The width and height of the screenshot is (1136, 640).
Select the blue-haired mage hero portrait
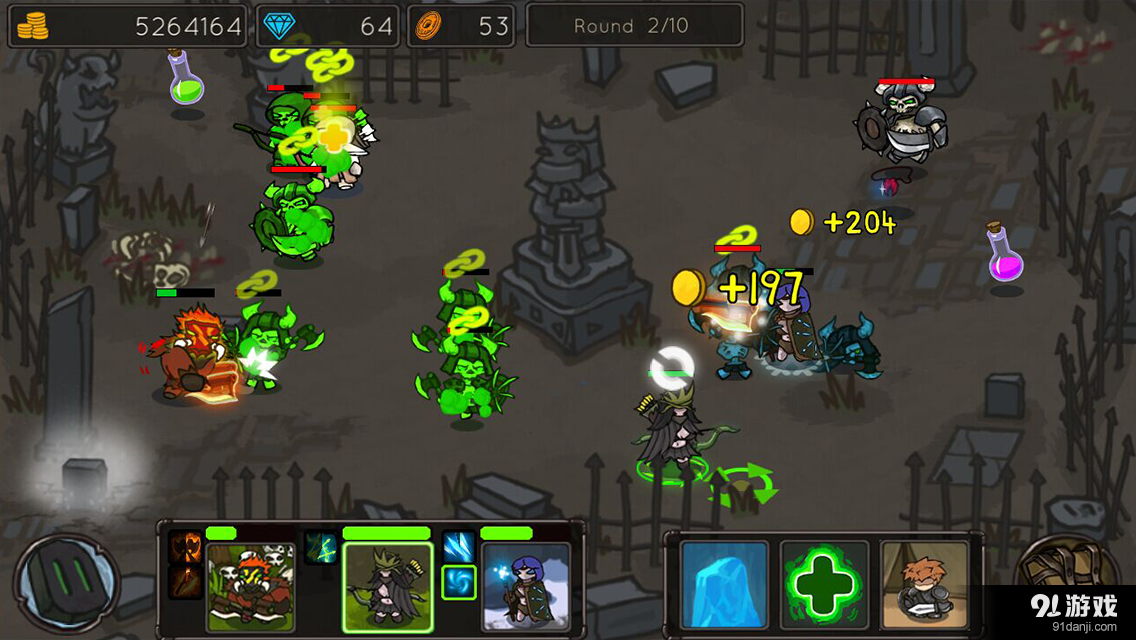525,585
